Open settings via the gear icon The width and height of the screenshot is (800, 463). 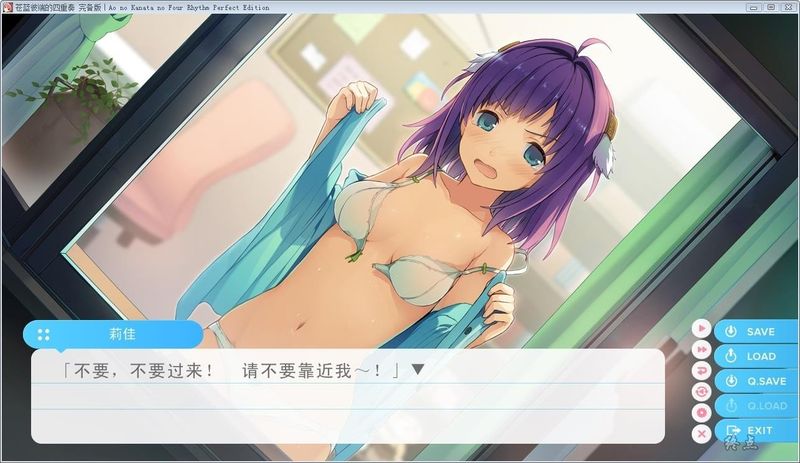(702, 412)
